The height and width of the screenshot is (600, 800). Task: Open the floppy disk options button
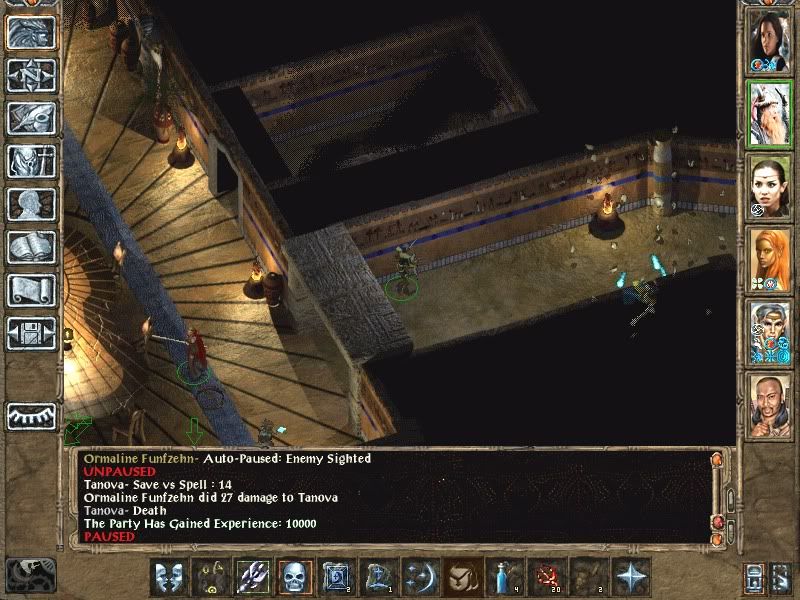31,333
